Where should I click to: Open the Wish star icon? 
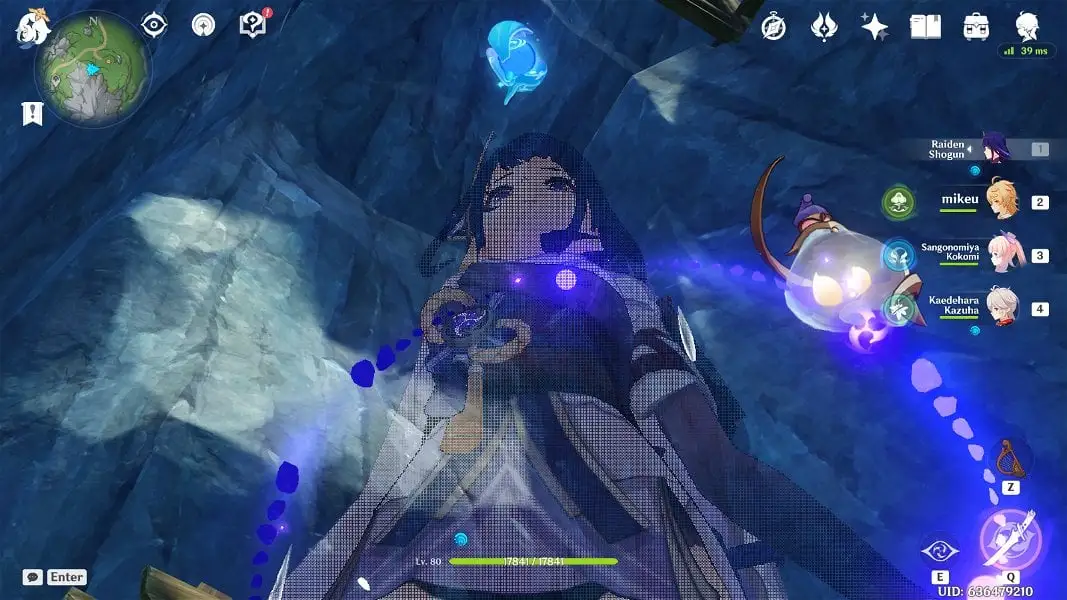[875, 27]
